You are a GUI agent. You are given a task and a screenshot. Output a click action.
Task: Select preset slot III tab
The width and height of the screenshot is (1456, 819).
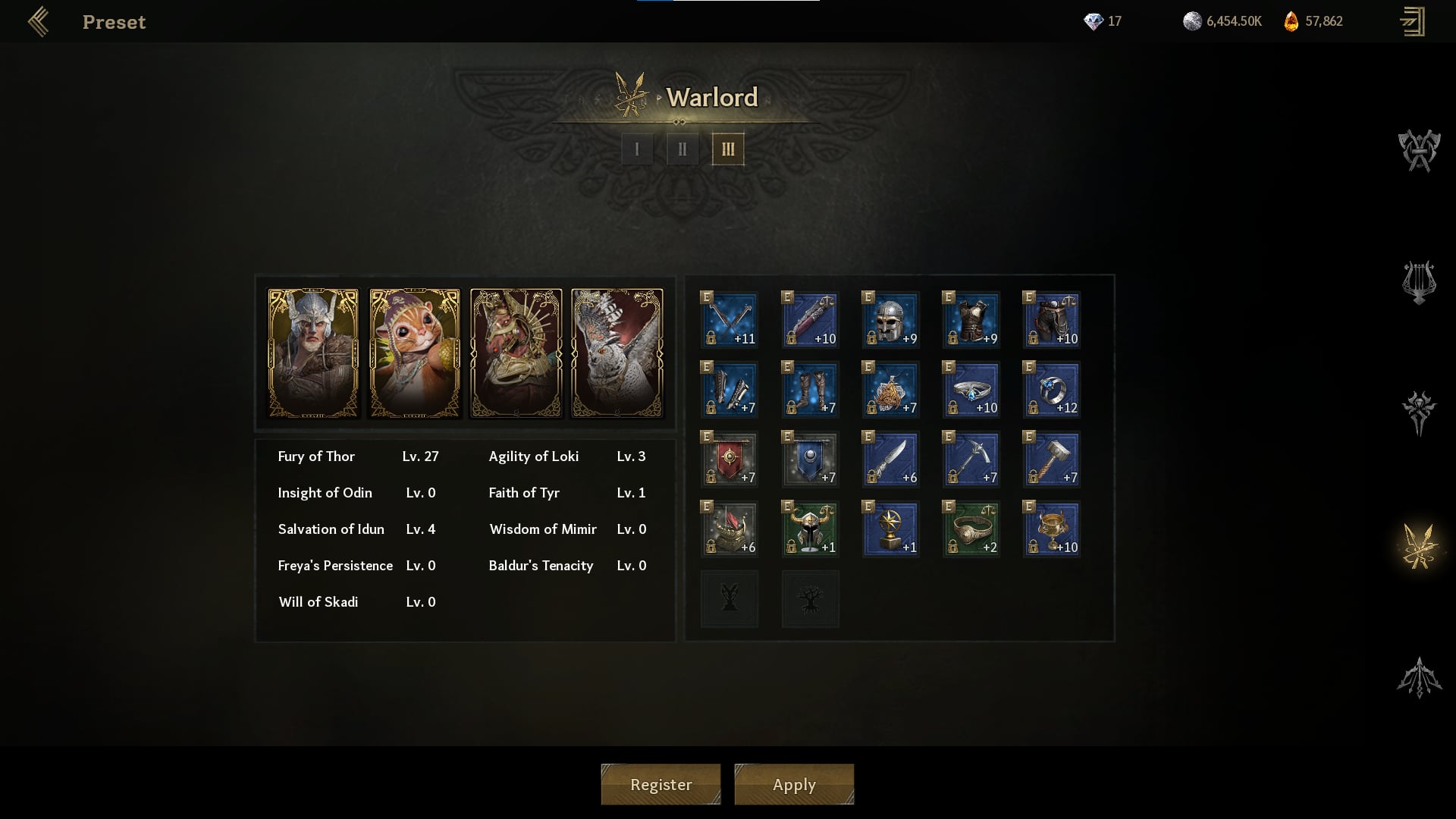tap(728, 149)
